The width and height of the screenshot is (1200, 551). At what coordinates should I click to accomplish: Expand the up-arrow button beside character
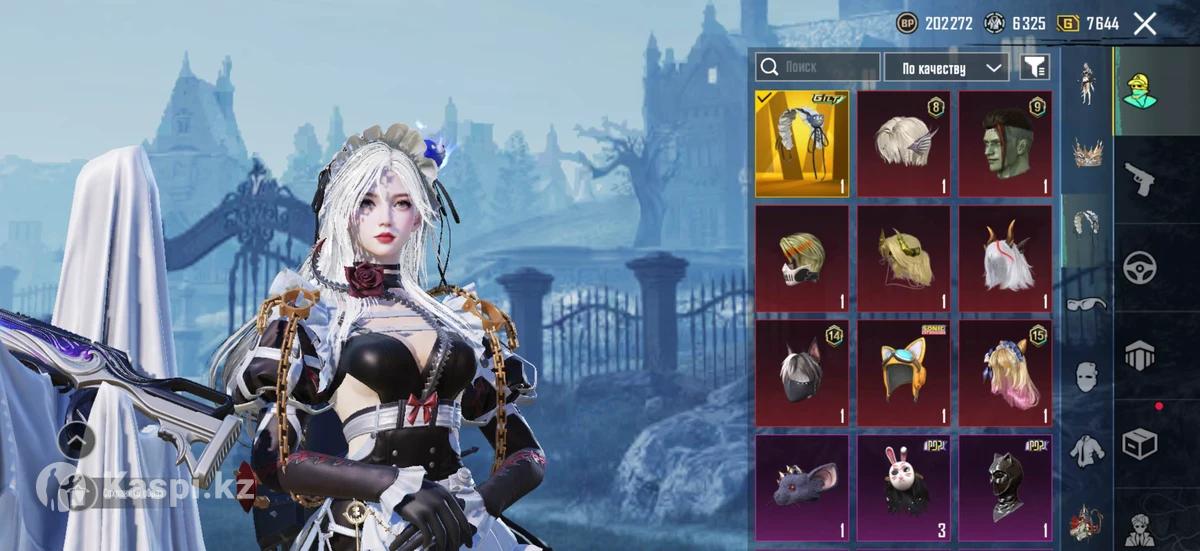tap(77, 438)
